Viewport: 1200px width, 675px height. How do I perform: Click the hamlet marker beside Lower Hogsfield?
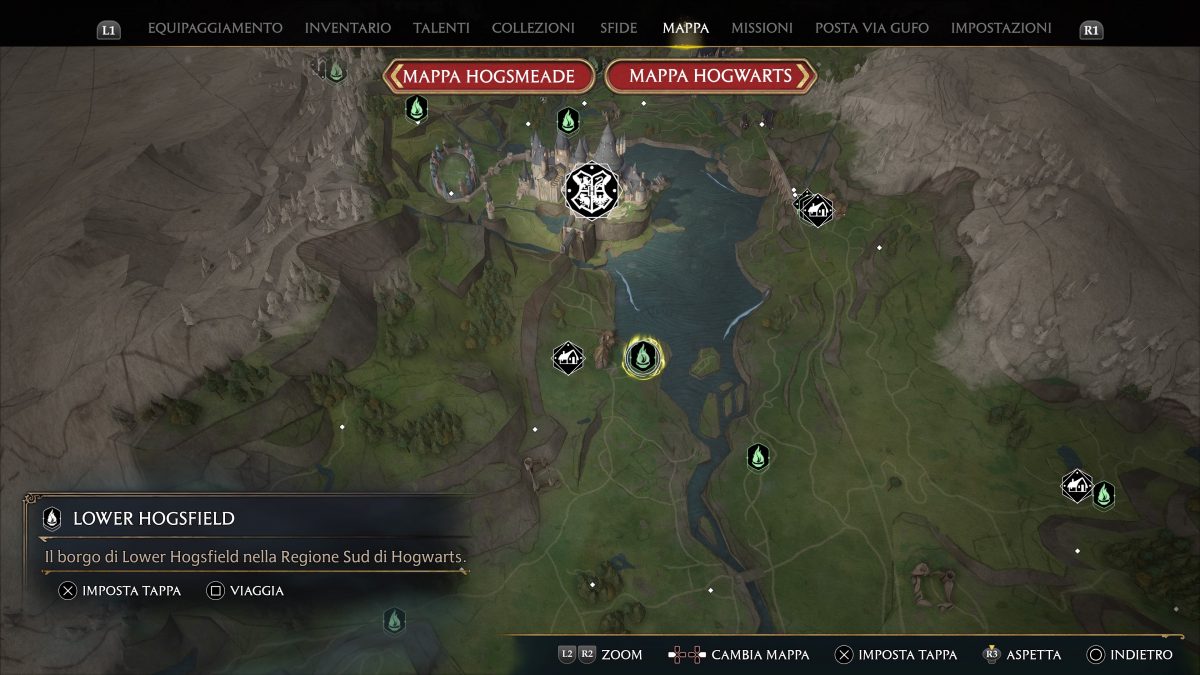coord(568,357)
